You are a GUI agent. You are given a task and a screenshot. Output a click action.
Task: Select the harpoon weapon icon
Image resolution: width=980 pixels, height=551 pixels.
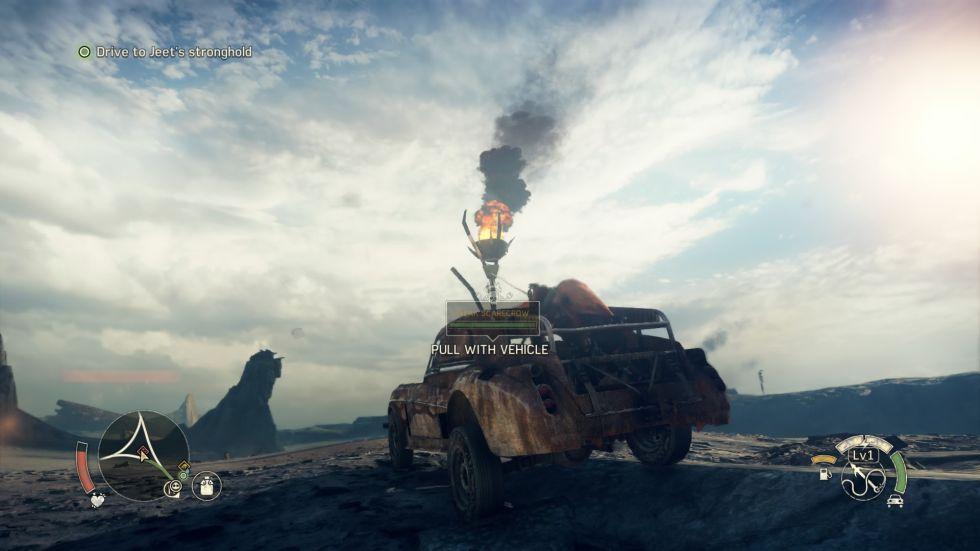pos(862,481)
